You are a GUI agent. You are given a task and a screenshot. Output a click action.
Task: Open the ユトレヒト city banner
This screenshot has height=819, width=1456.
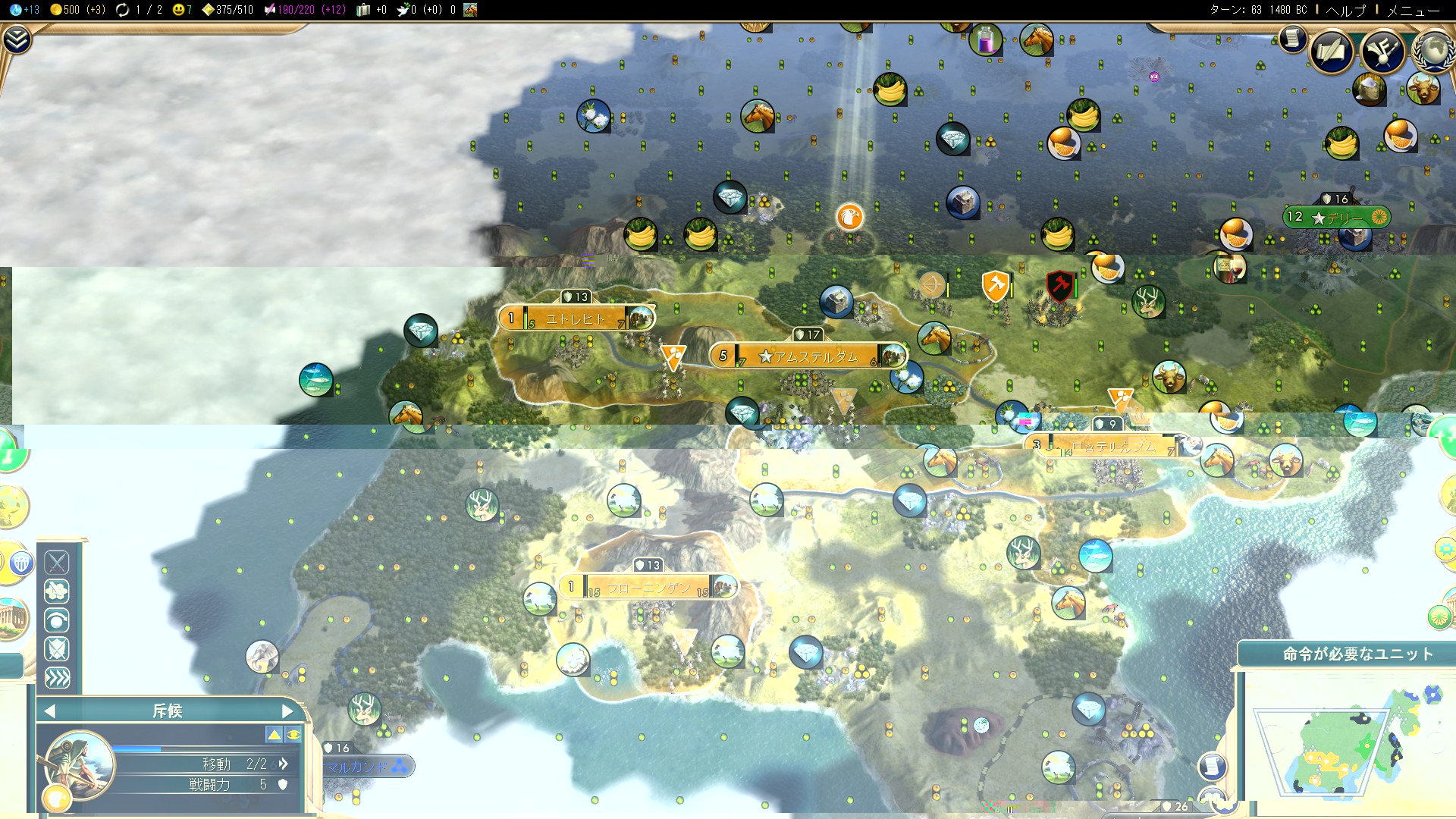click(x=575, y=318)
